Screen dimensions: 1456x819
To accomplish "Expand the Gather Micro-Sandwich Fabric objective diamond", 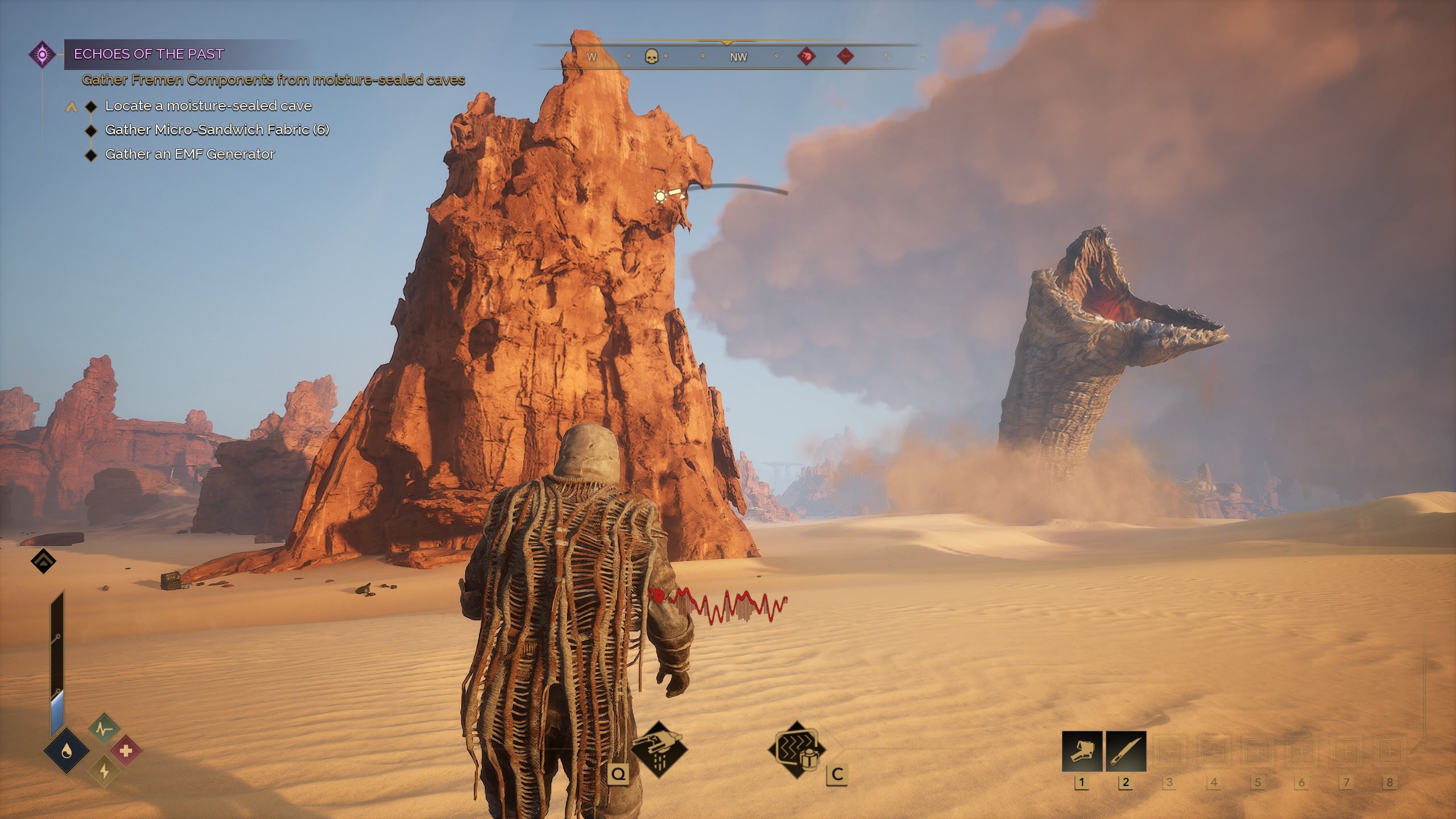I will coord(91,130).
